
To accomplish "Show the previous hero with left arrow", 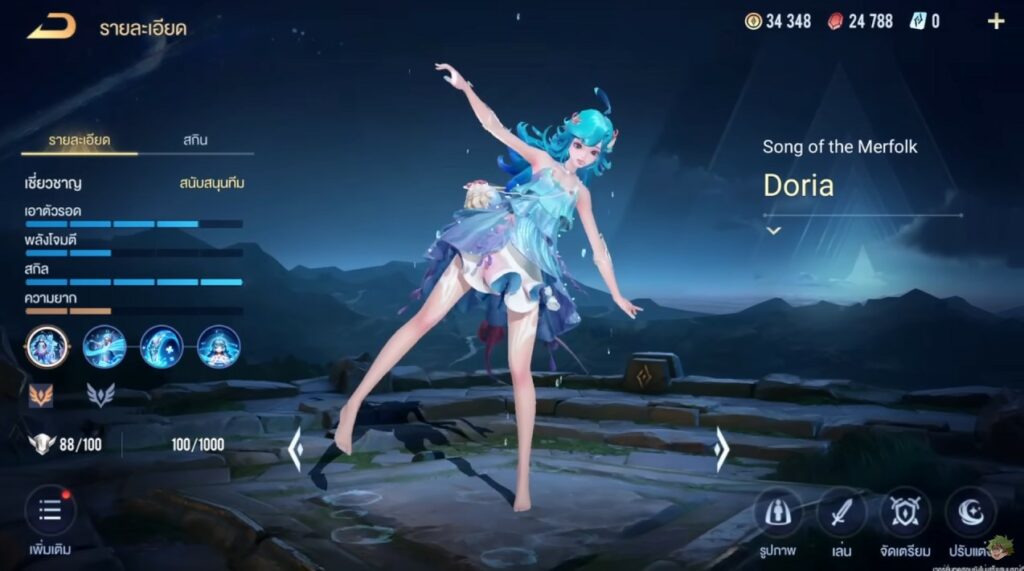I will pyautogui.click(x=295, y=449).
